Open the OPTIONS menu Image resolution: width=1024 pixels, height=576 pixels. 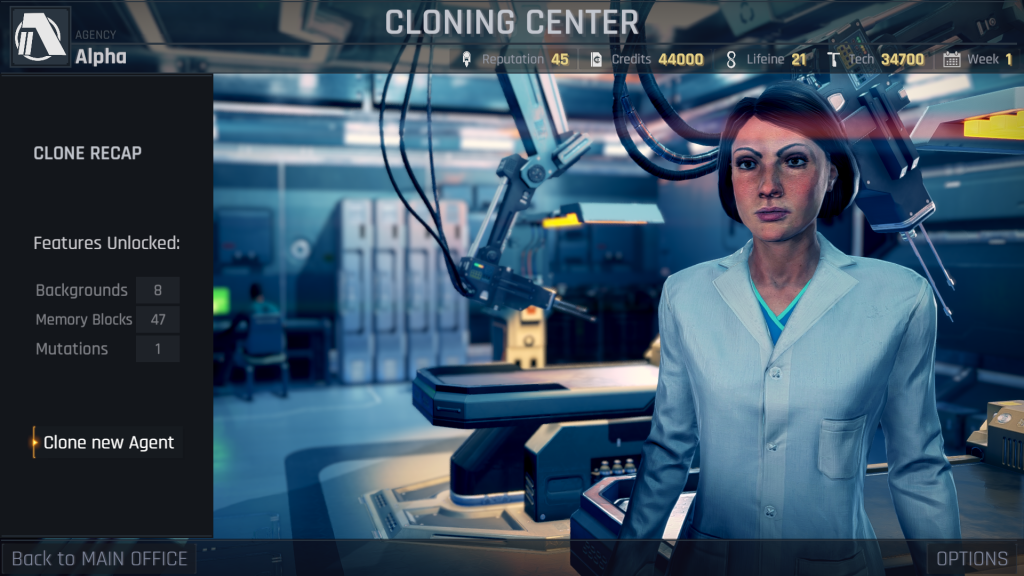[x=972, y=558]
